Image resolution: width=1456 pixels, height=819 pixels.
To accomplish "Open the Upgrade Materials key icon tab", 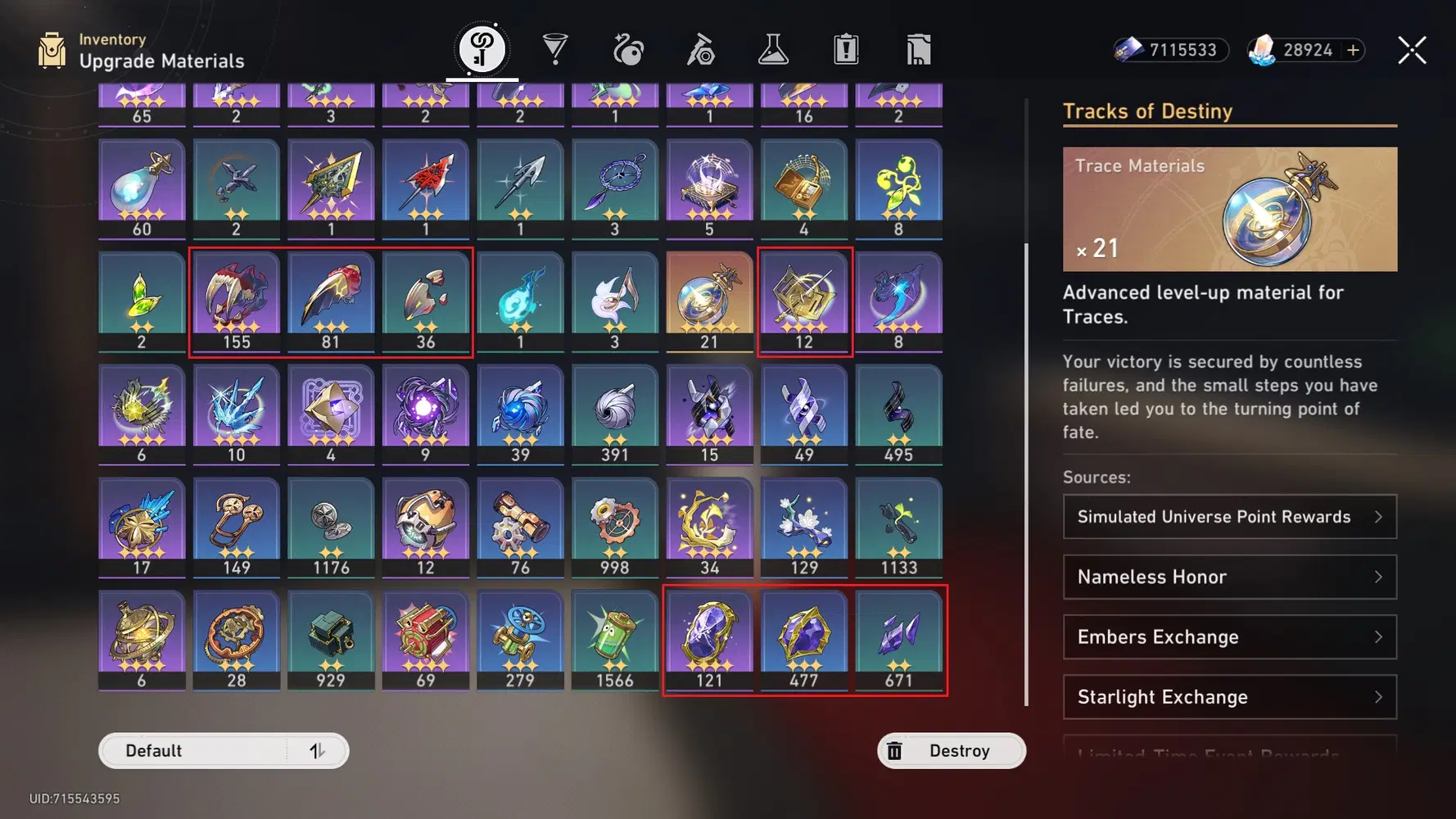I will (x=482, y=48).
